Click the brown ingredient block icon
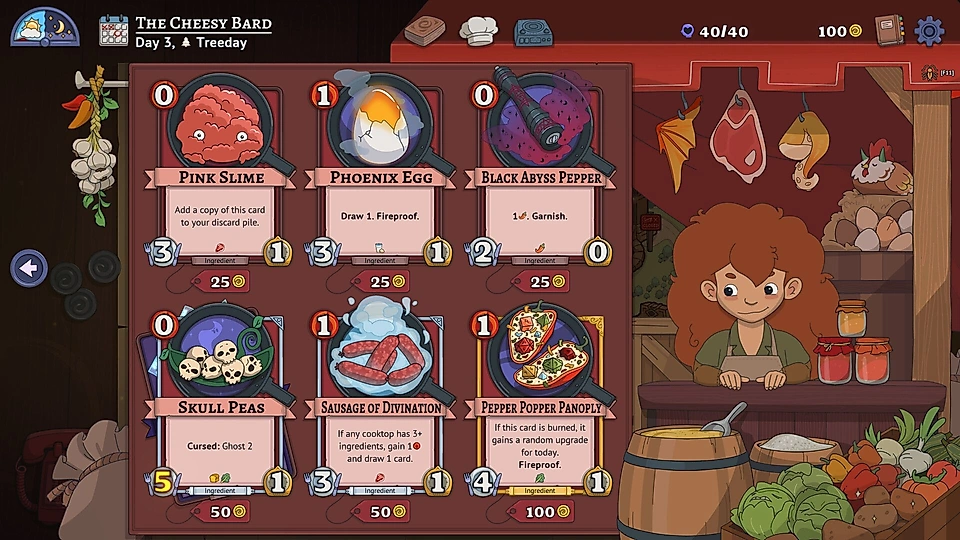This screenshot has width=960, height=540. tap(425, 30)
